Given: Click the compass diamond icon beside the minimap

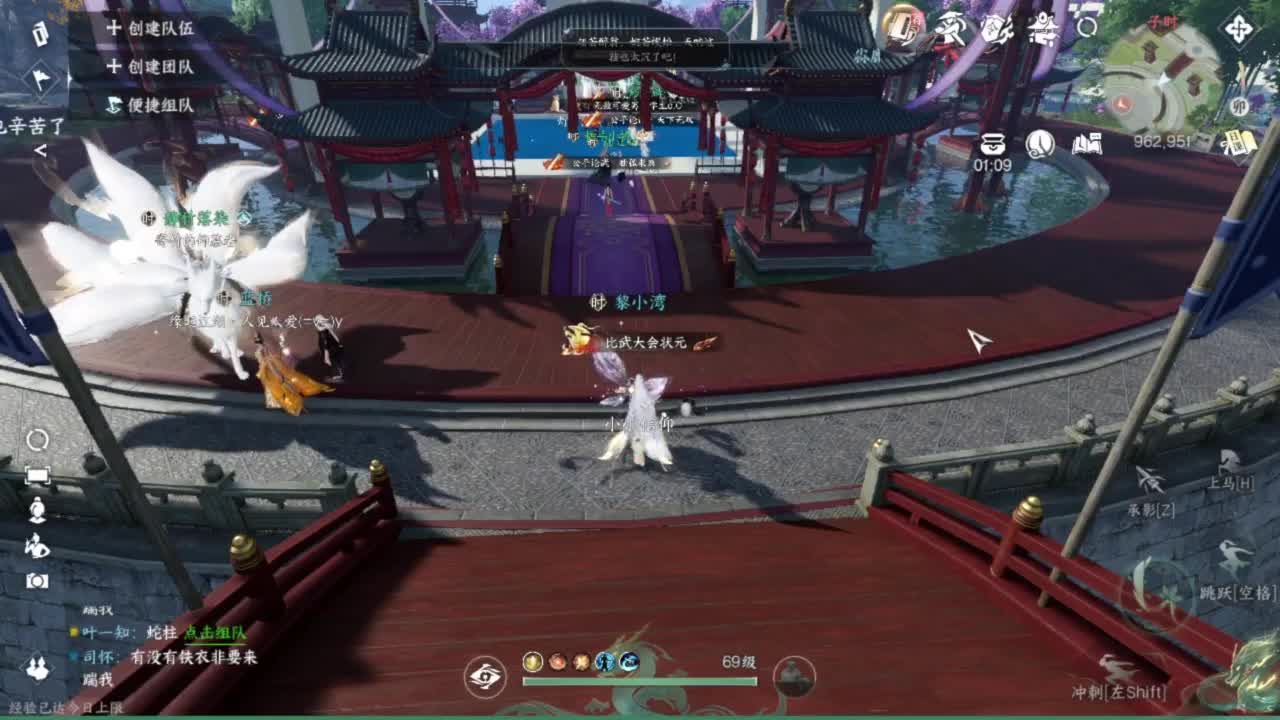Looking at the screenshot, I should [1240, 30].
